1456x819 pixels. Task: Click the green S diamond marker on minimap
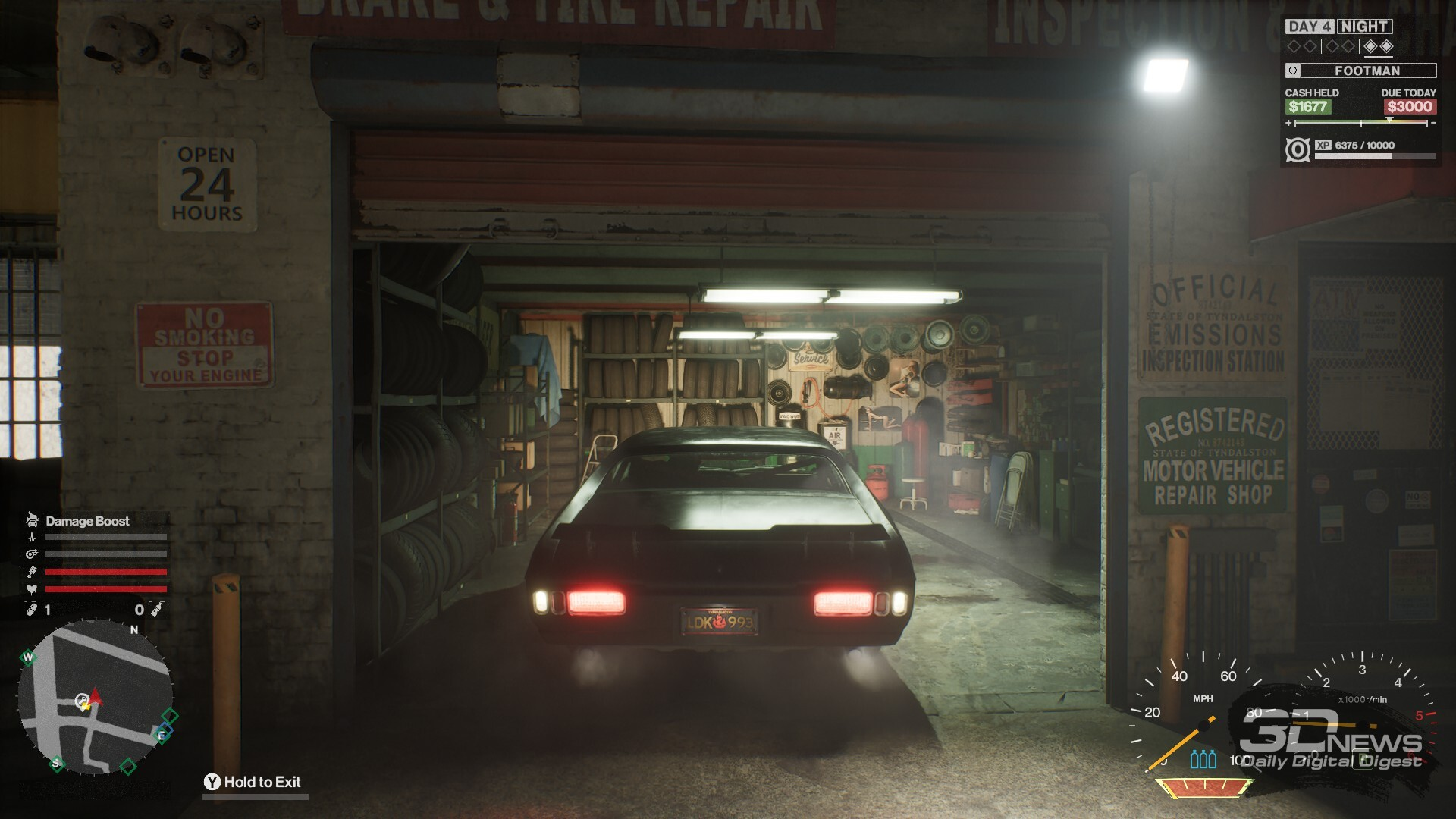point(55,763)
